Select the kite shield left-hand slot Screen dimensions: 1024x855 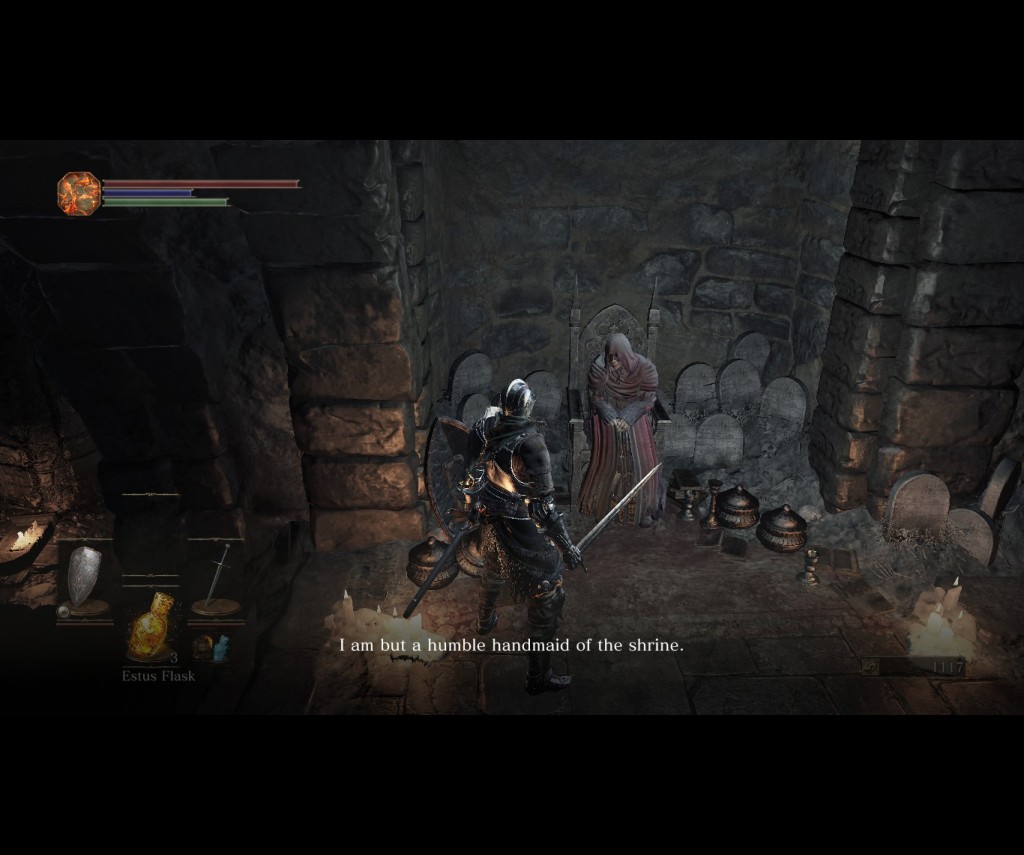point(83,579)
